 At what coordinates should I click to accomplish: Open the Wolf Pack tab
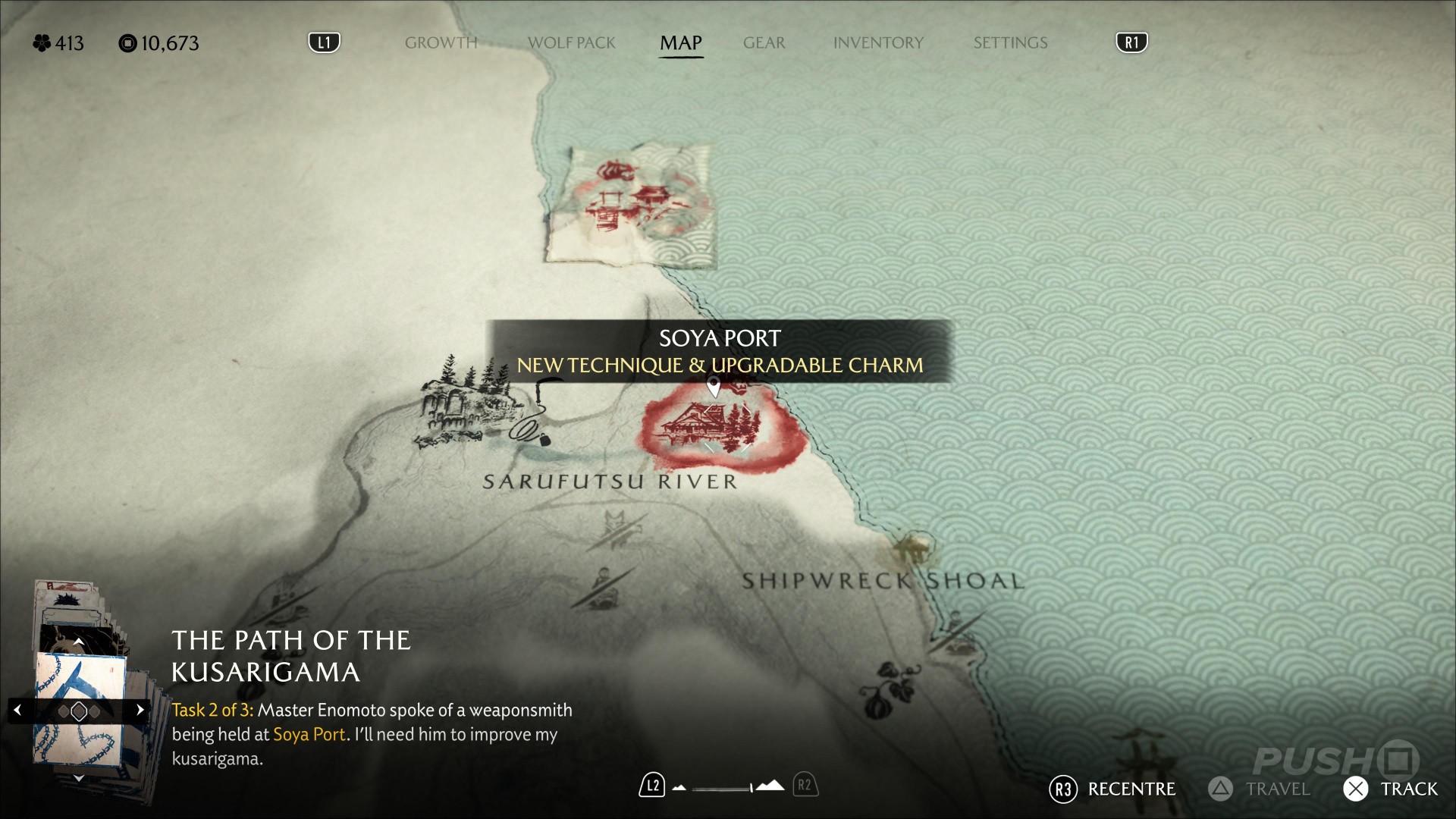click(x=571, y=43)
